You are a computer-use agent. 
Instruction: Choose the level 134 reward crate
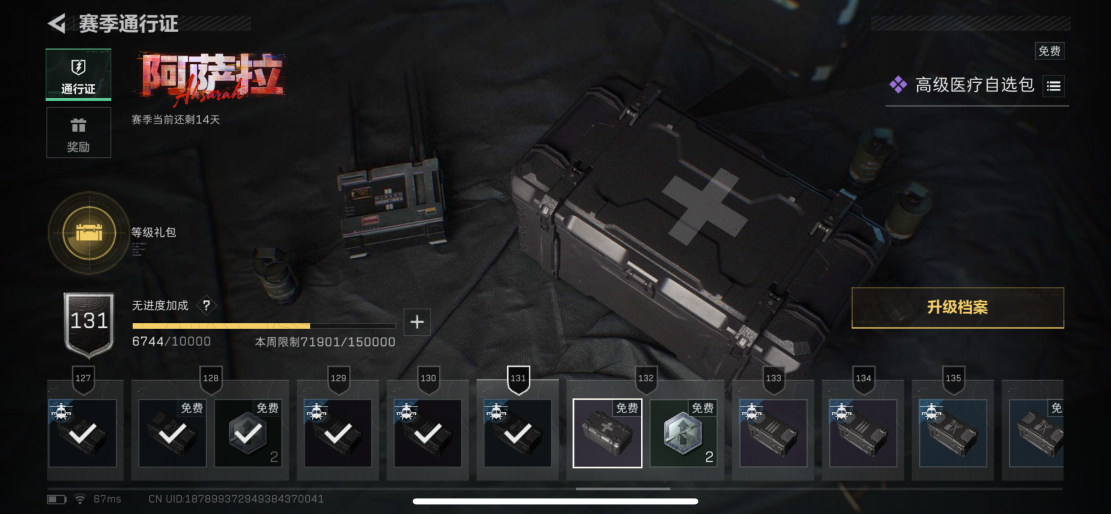[863, 433]
